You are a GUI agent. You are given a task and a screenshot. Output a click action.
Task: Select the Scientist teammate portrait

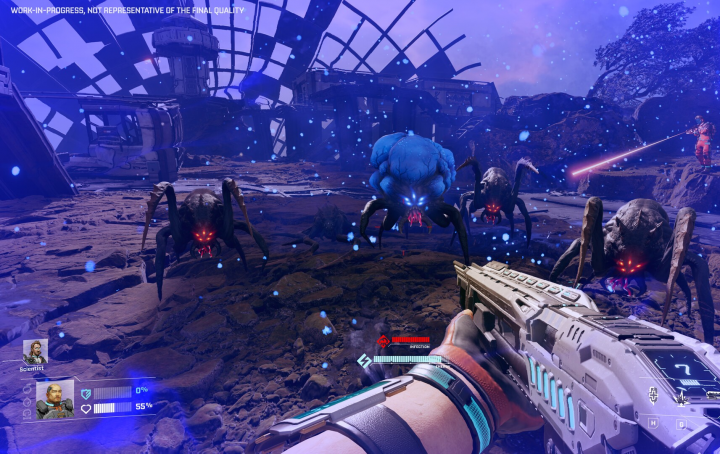[36, 352]
